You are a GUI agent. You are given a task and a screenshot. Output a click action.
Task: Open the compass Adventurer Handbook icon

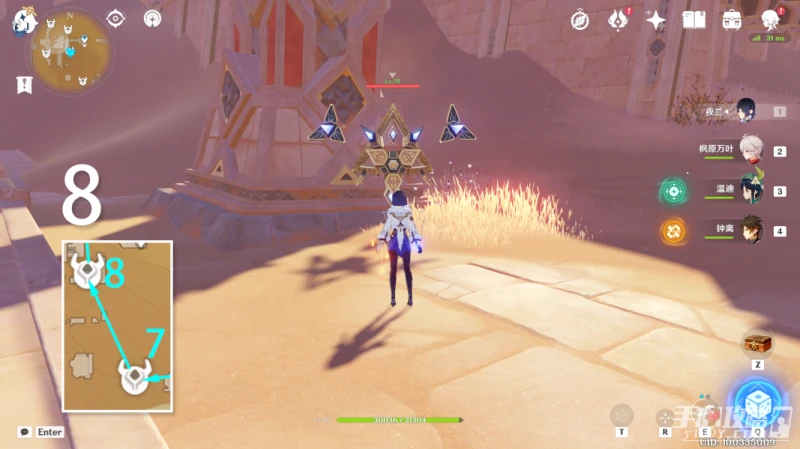(x=580, y=19)
